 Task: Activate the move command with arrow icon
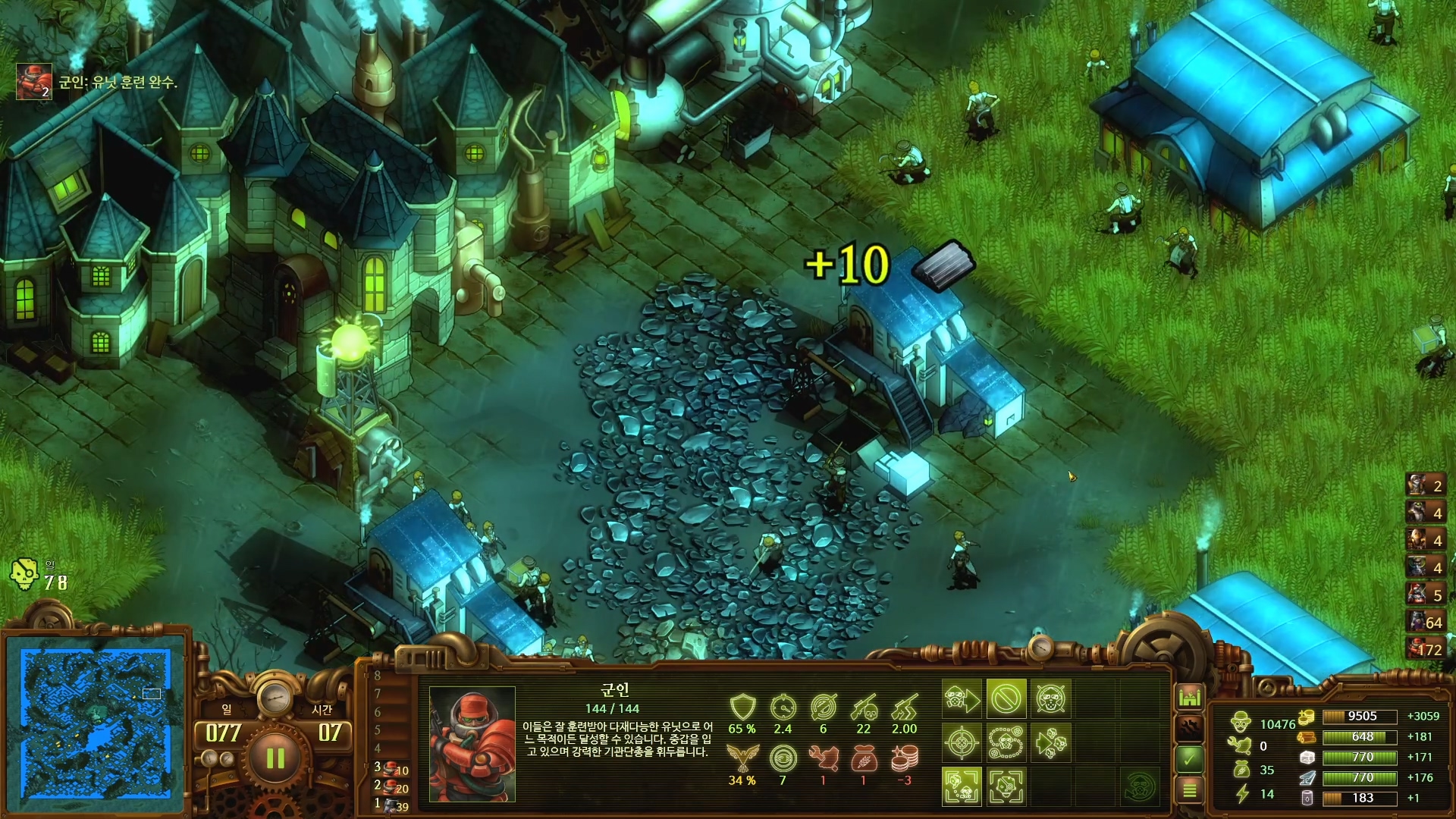tap(962, 698)
